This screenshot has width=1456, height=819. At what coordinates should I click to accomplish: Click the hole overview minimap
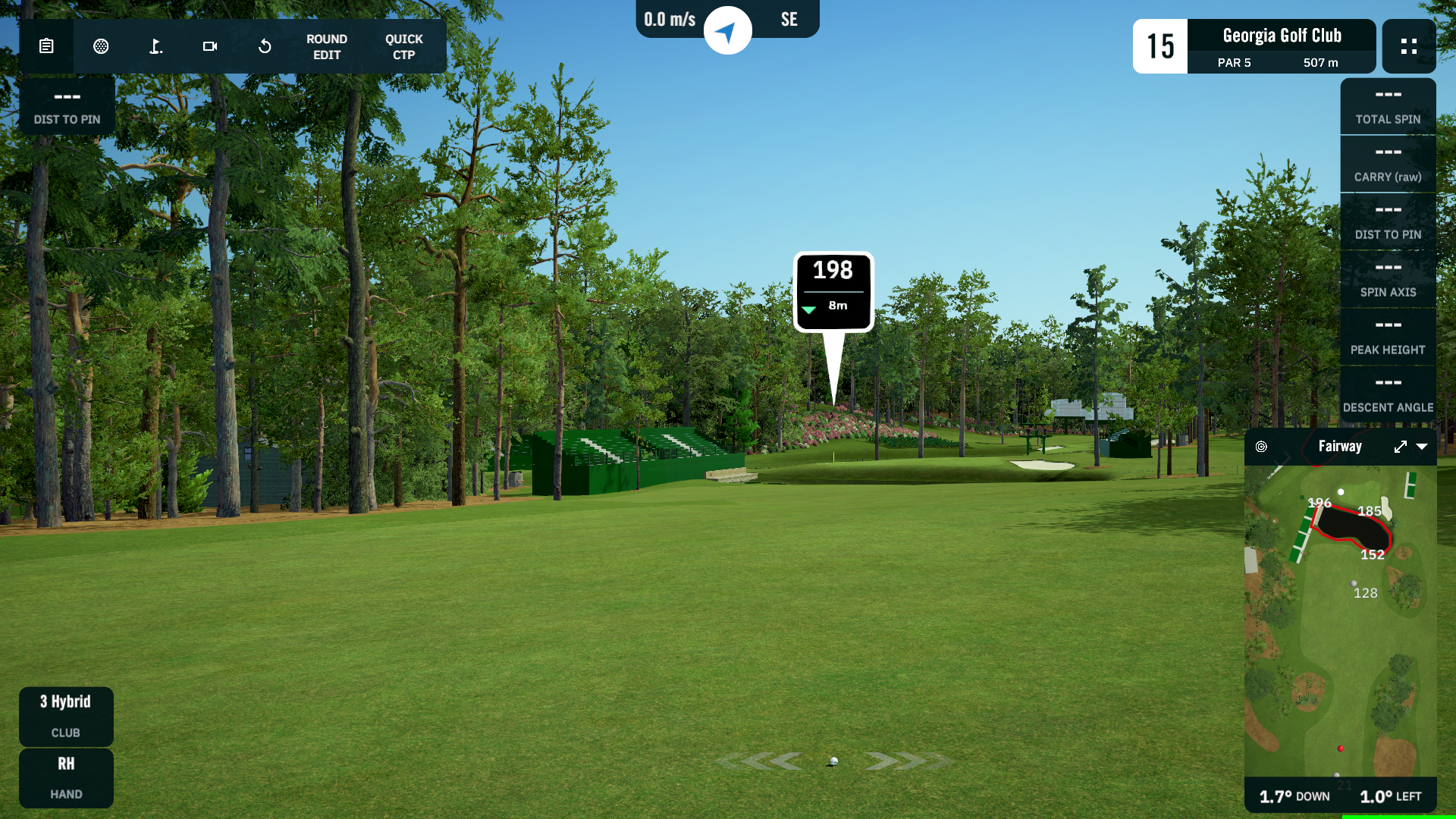coord(1340,622)
